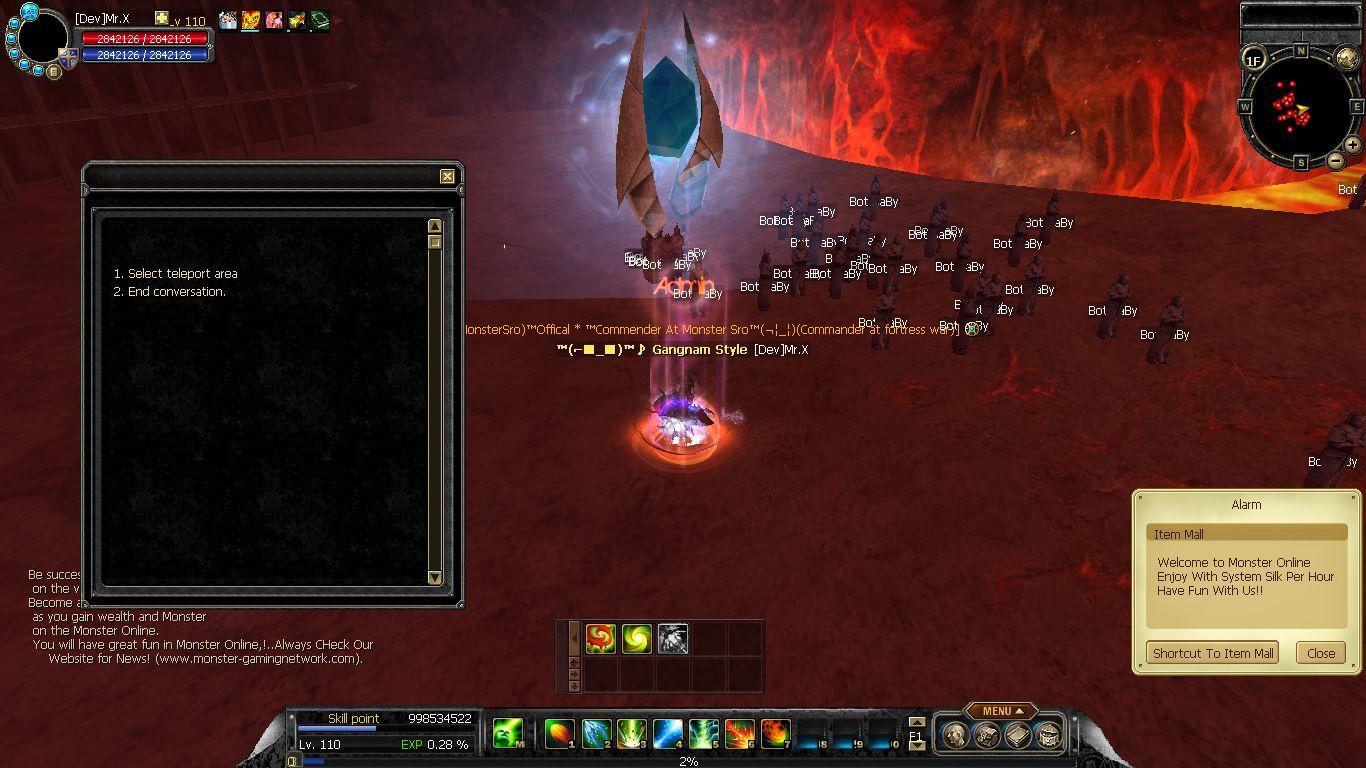1366x768 pixels.
Task: Zoom in the minimap with the plus button
Action: pyautogui.click(x=1352, y=145)
